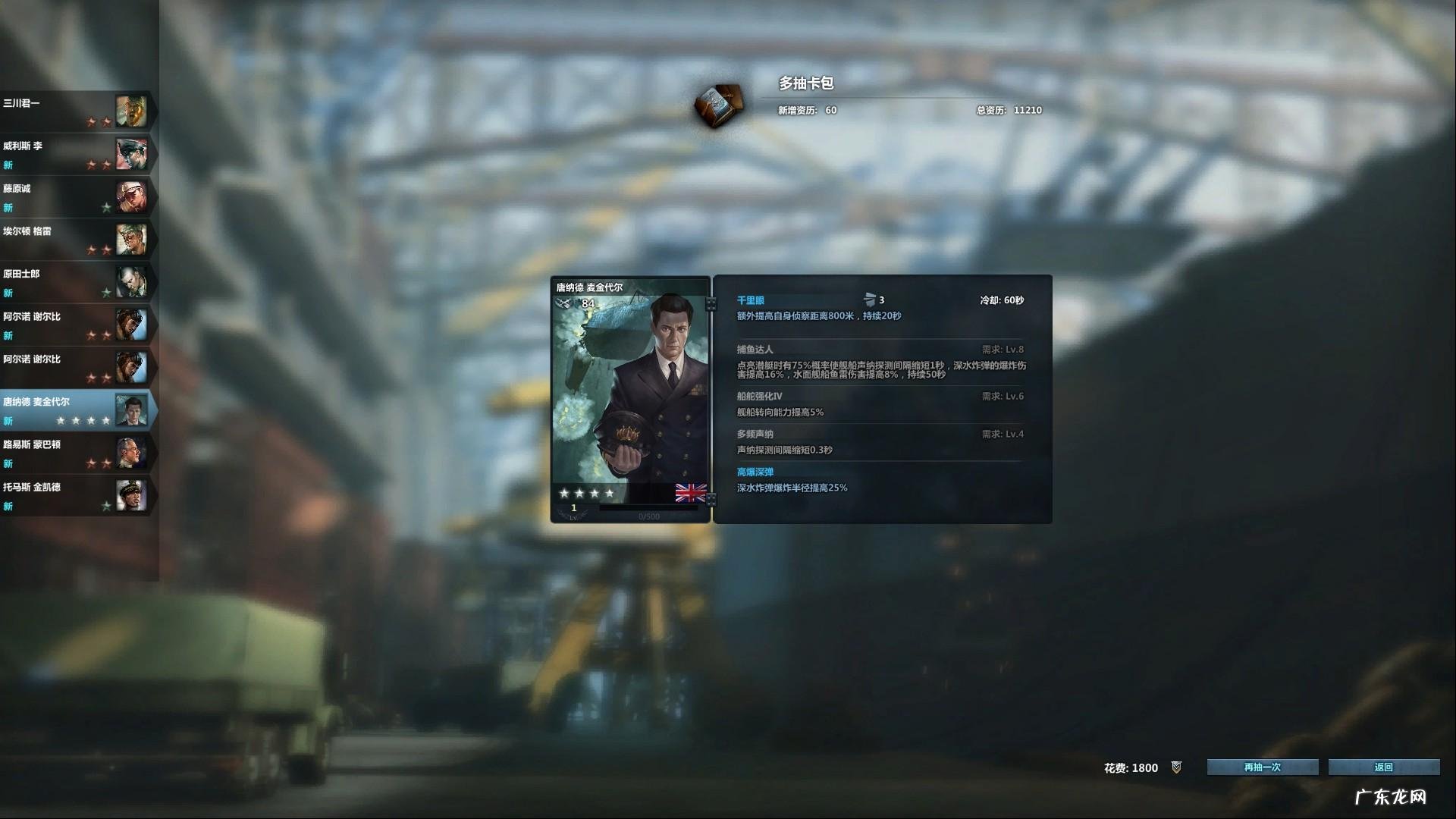Choose the 威利斯 李 commander row
The height and width of the screenshot is (819, 1456).
[x=76, y=154]
